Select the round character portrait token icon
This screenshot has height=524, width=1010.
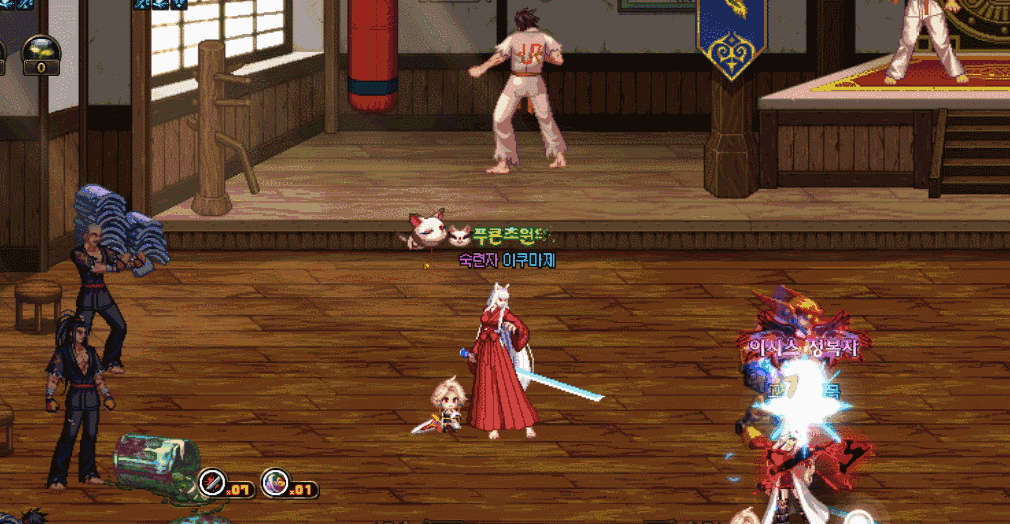coord(274,483)
